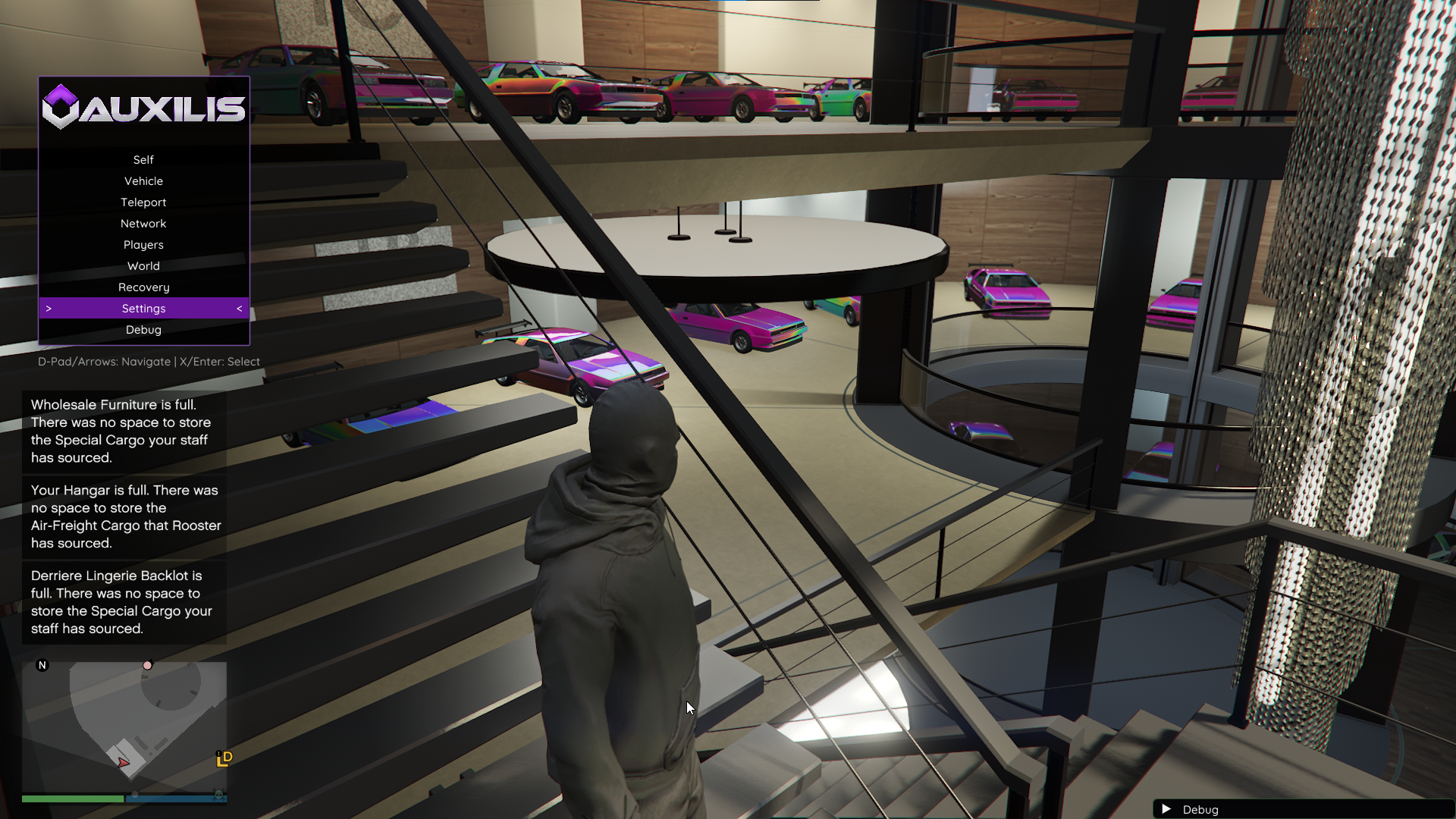Click the North compass icon on the minimap
The image size is (1456, 819).
(43, 664)
